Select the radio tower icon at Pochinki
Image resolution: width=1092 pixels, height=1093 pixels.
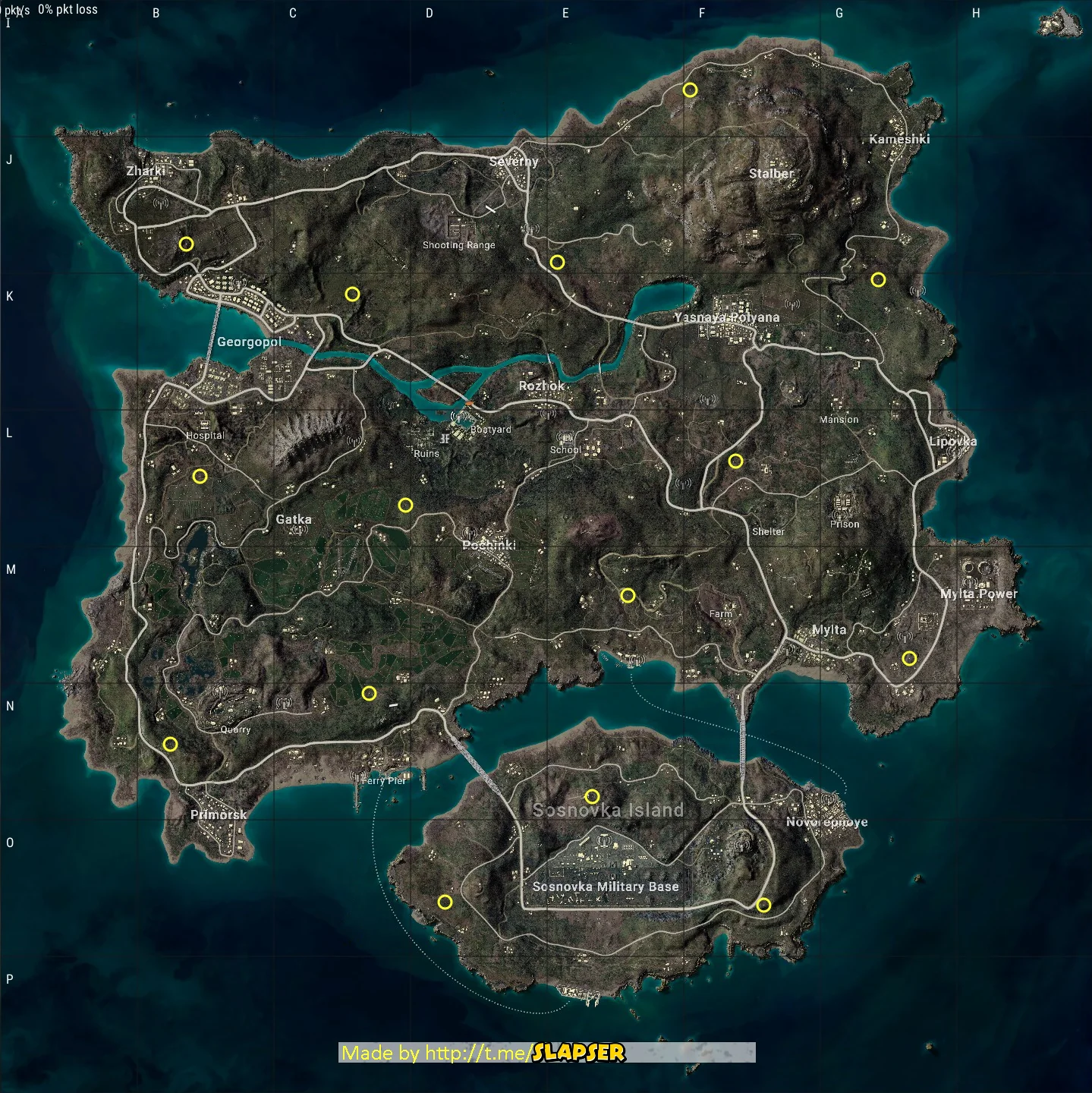[x=470, y=533]
